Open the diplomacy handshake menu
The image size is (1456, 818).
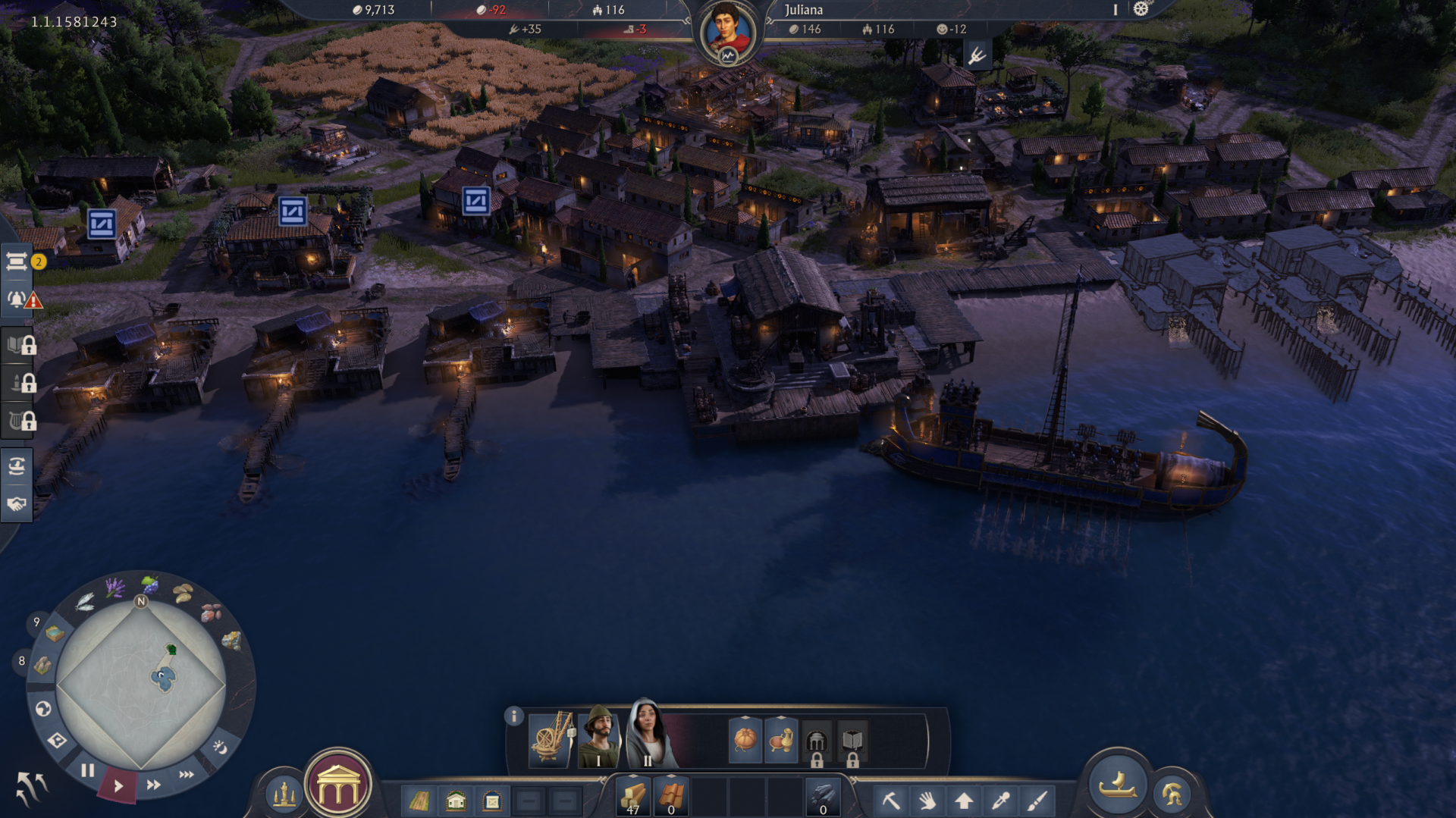click(x=17, y=504)
